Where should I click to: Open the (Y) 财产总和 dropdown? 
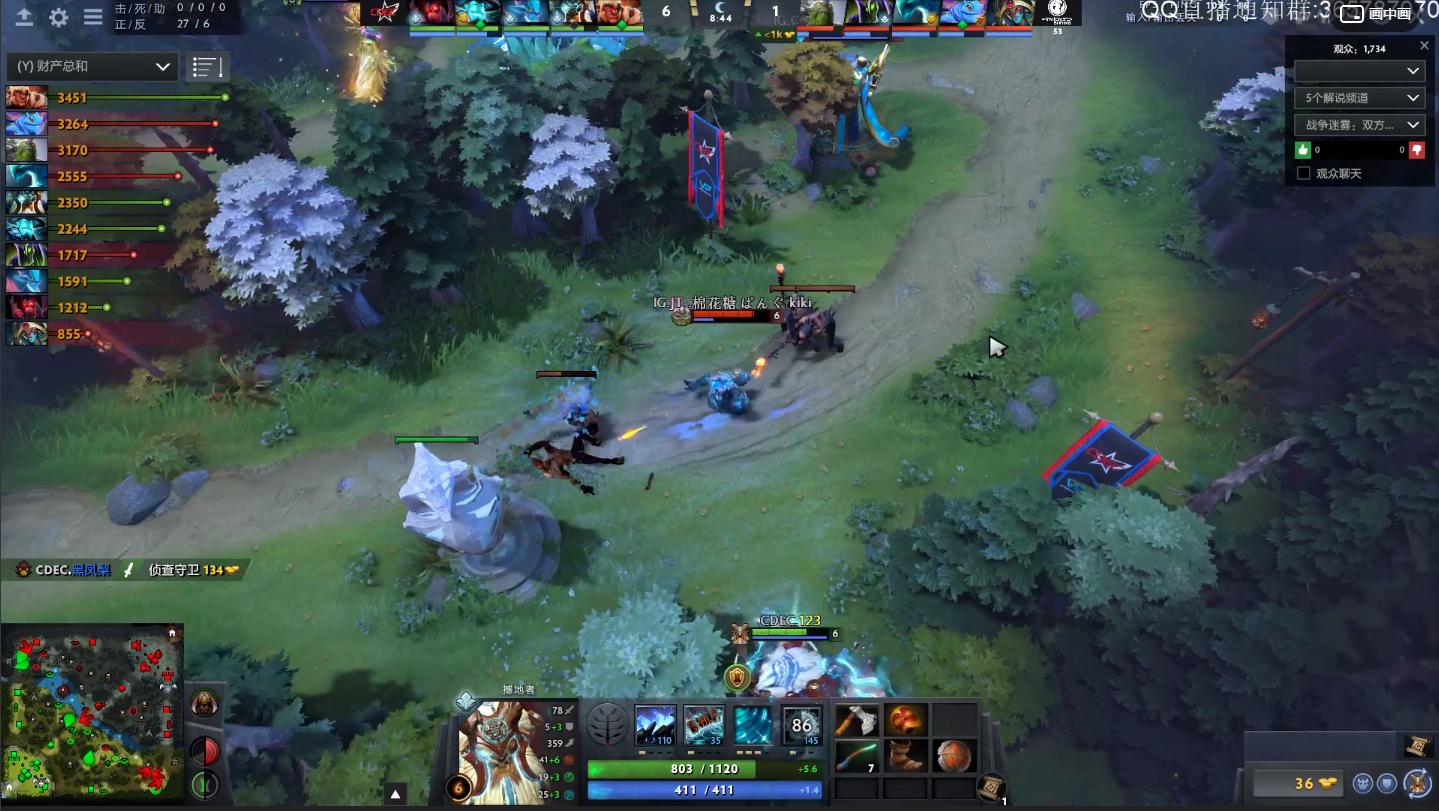[x=91, y=66]
